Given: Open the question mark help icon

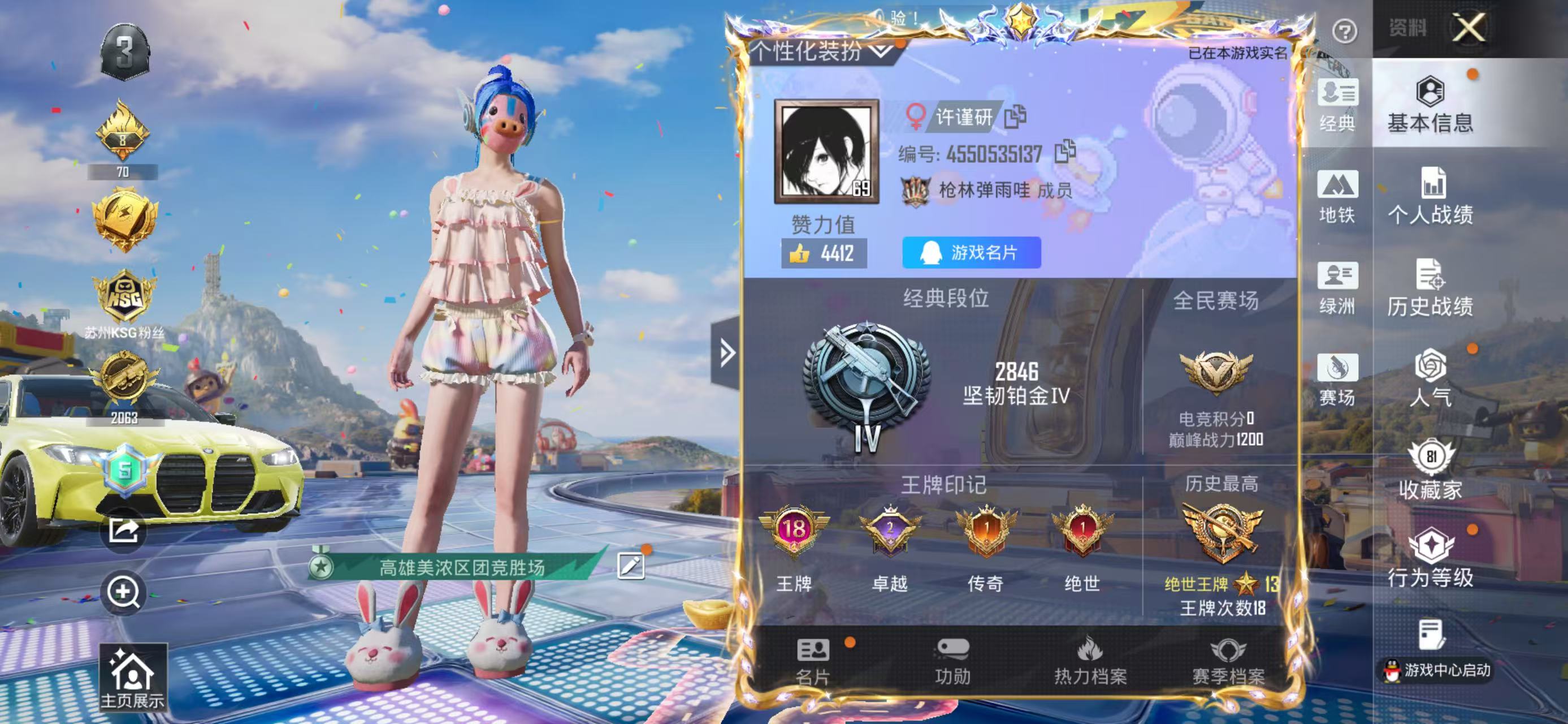Looking at the screenshot, I should [1344, 31].
